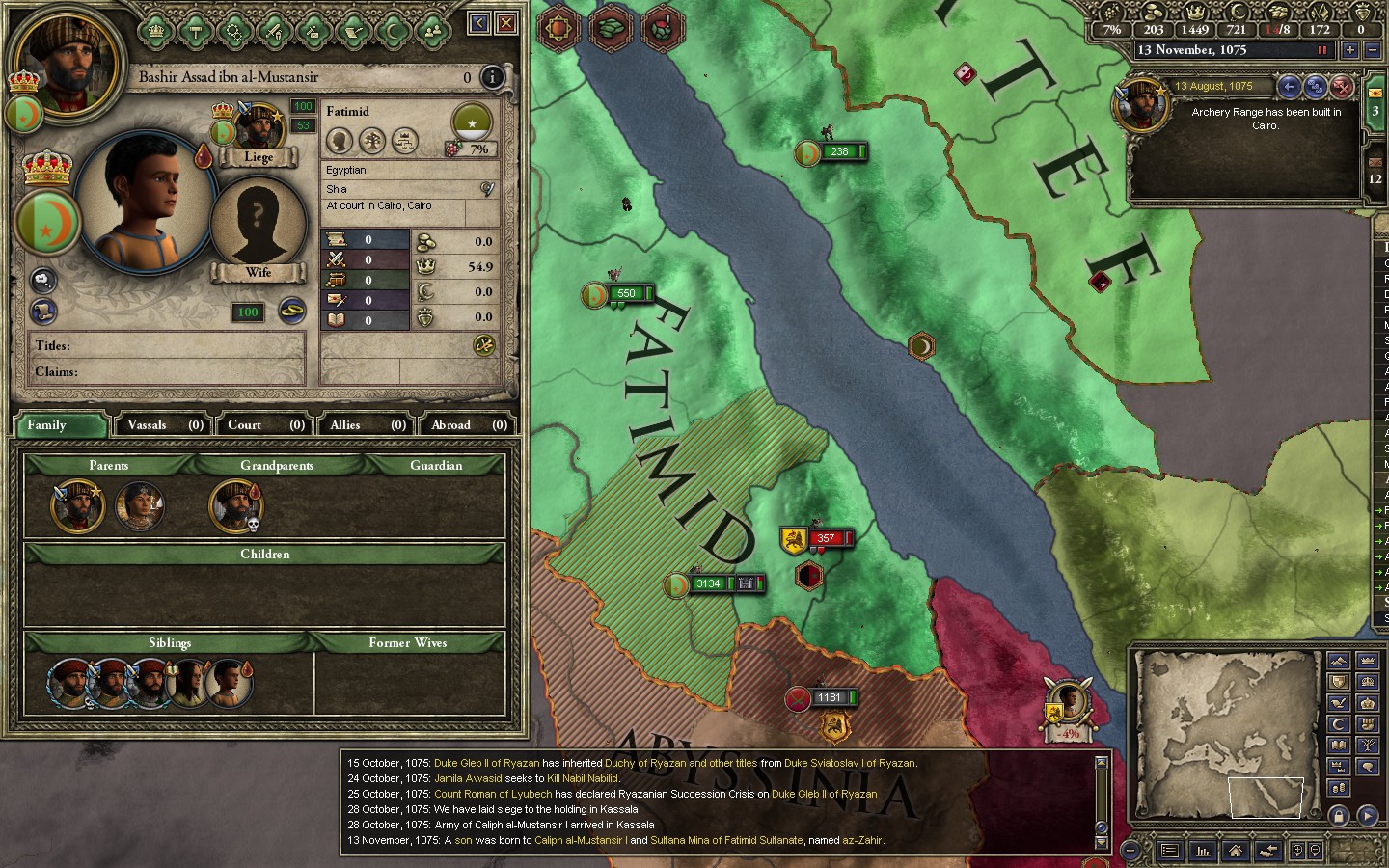Show the Allies tab
The image size is (1389, 868).
pos(367,424)
